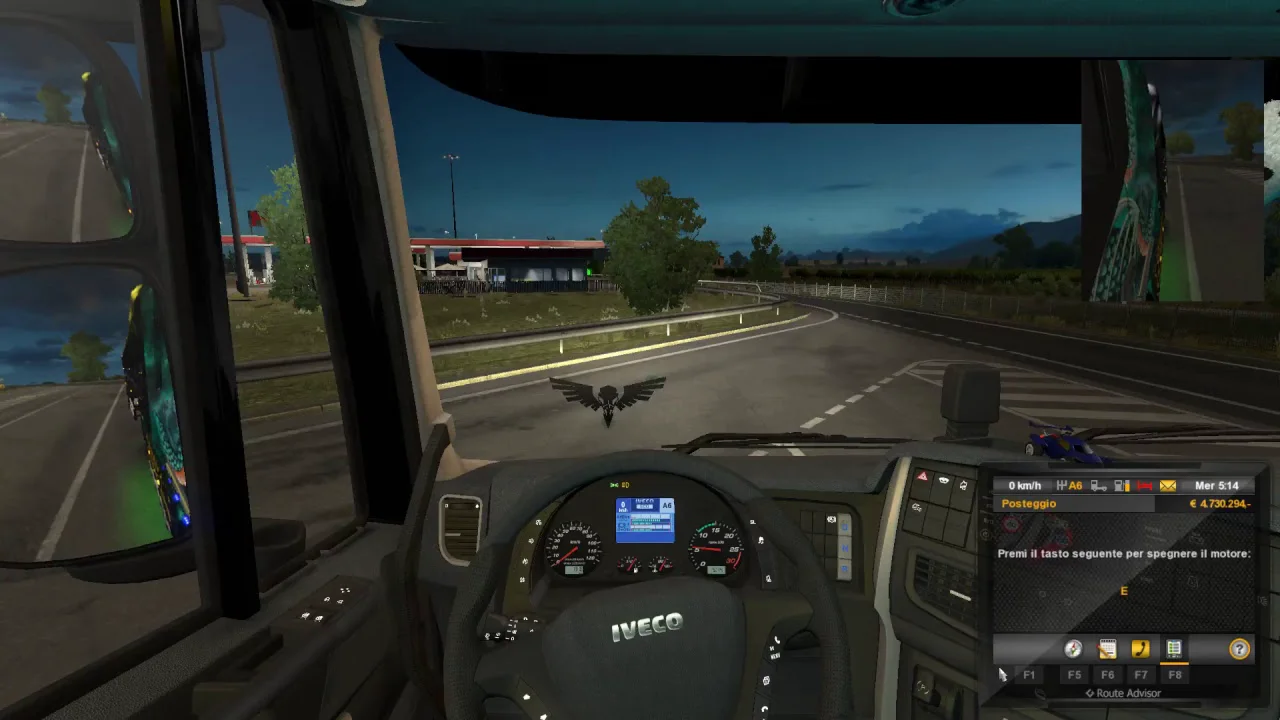Select the checklist info tab in Route Advisor

[1174, 649]
